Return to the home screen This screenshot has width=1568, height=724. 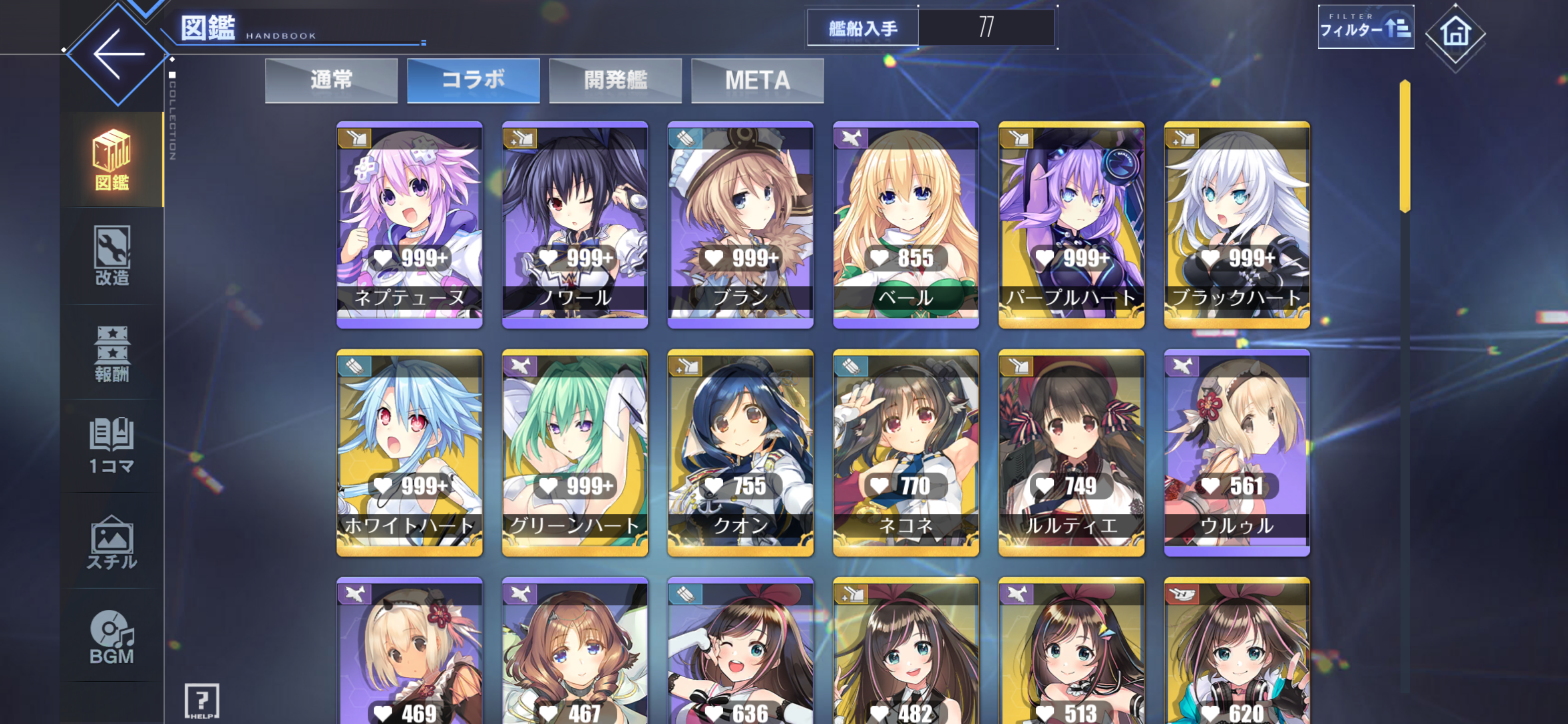pos(1455,34)
